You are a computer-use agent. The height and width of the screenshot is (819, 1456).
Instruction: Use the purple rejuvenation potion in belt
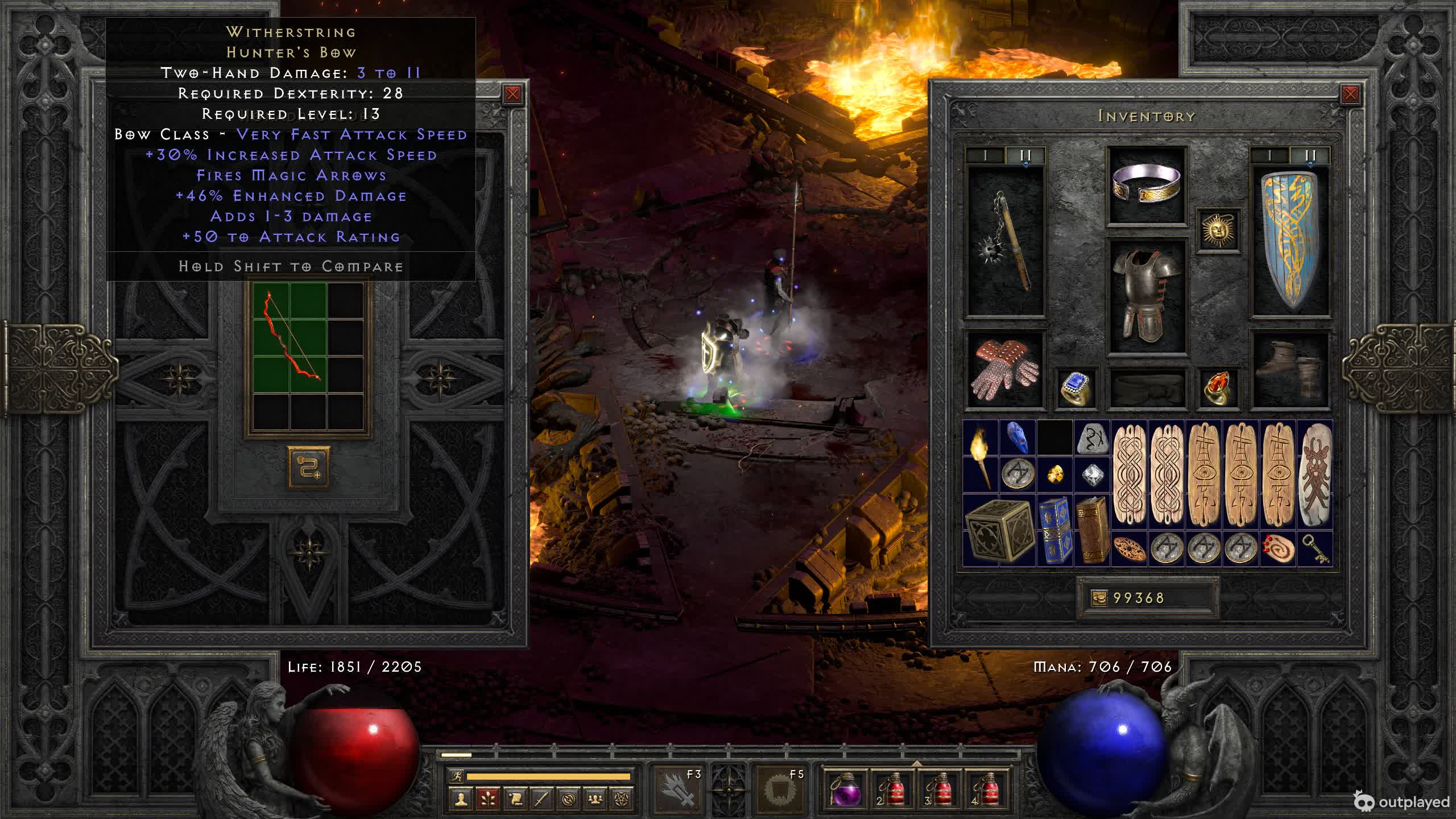(844, 789)
